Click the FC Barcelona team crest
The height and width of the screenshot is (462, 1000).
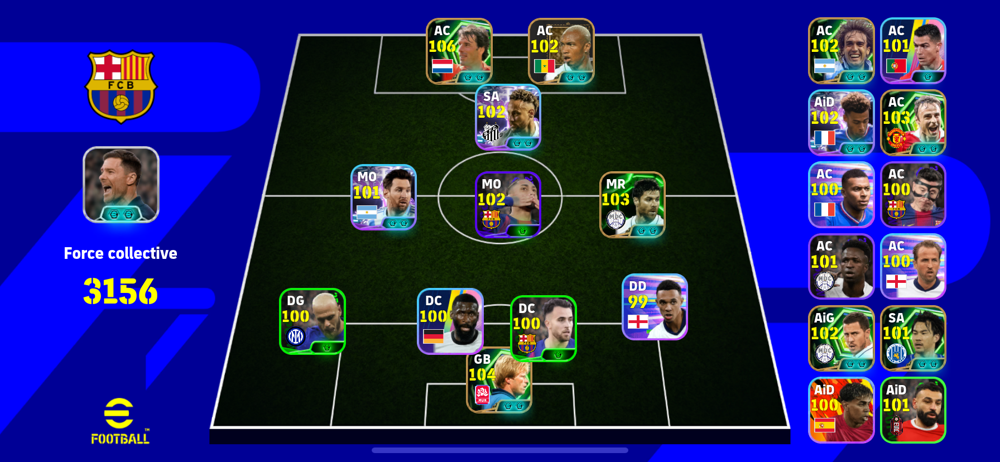tap(120, 86)
